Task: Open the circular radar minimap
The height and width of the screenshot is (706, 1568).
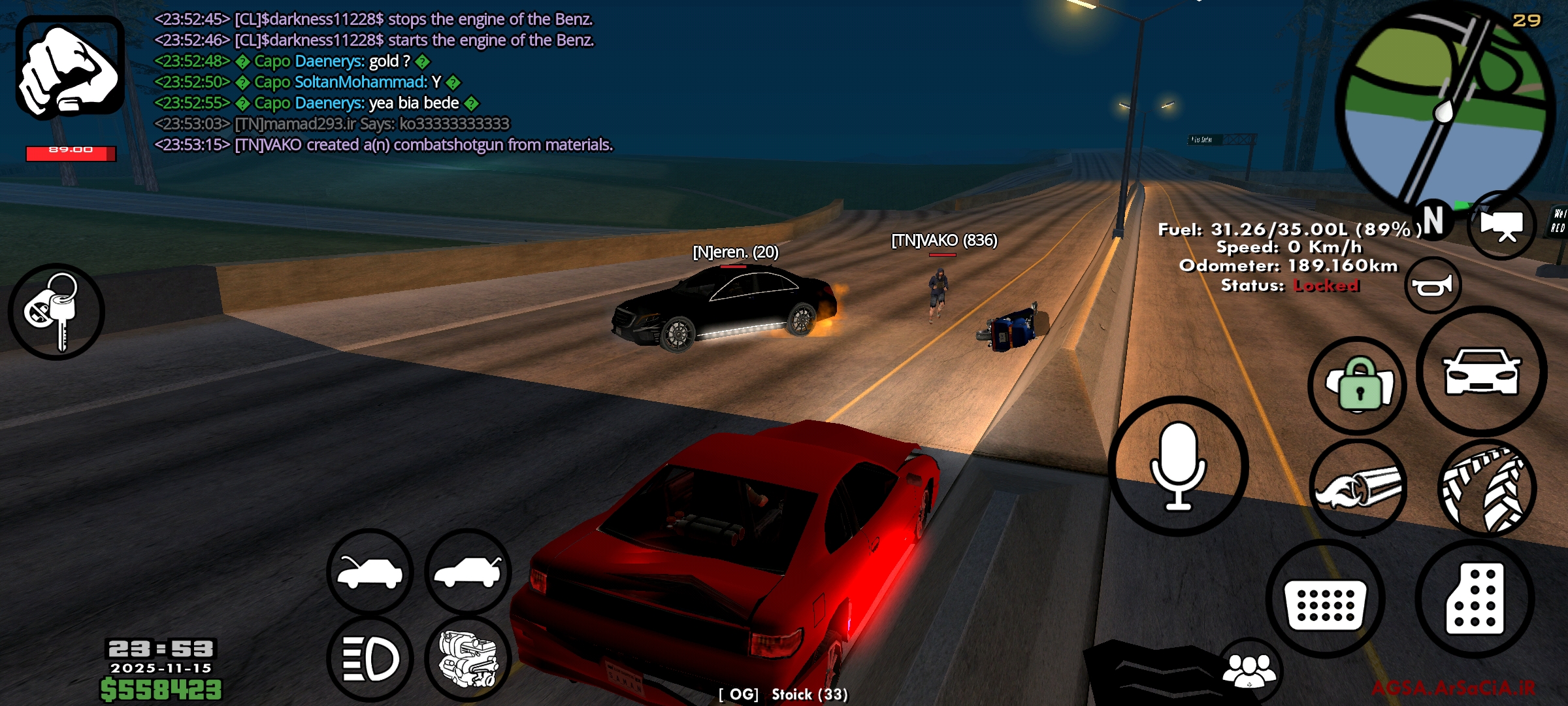Action: coord(1445,108)
